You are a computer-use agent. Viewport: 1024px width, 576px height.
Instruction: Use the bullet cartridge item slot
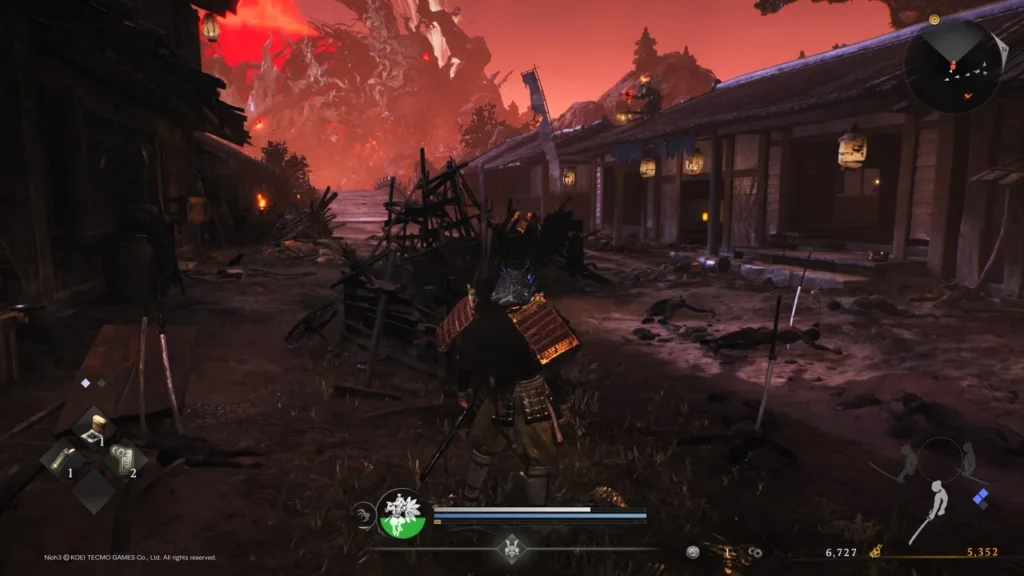click(61, 459)
